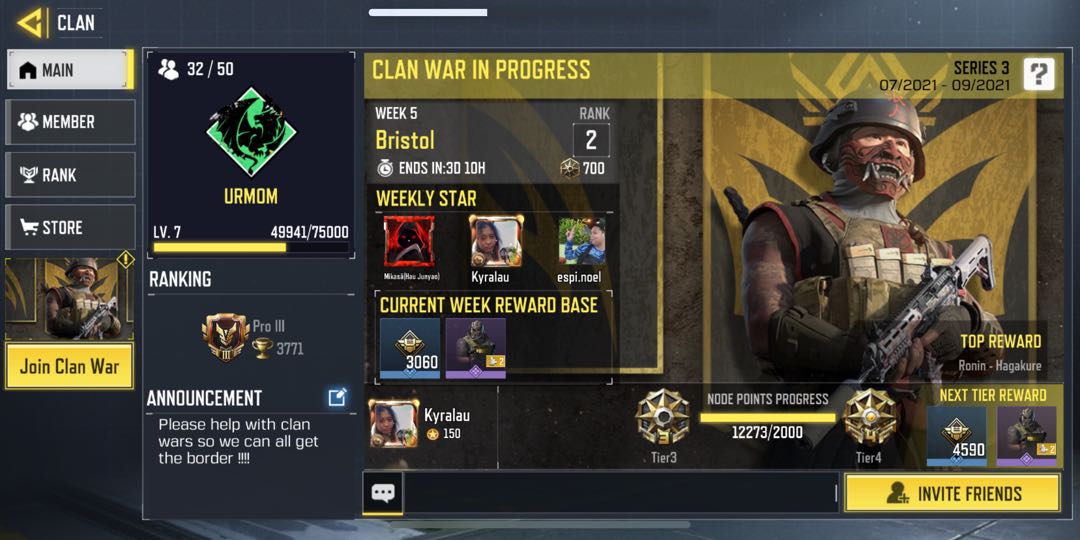View weekly star Kyralau's avatar
This screenshot has height=540, width=1080.
[496, 241]
